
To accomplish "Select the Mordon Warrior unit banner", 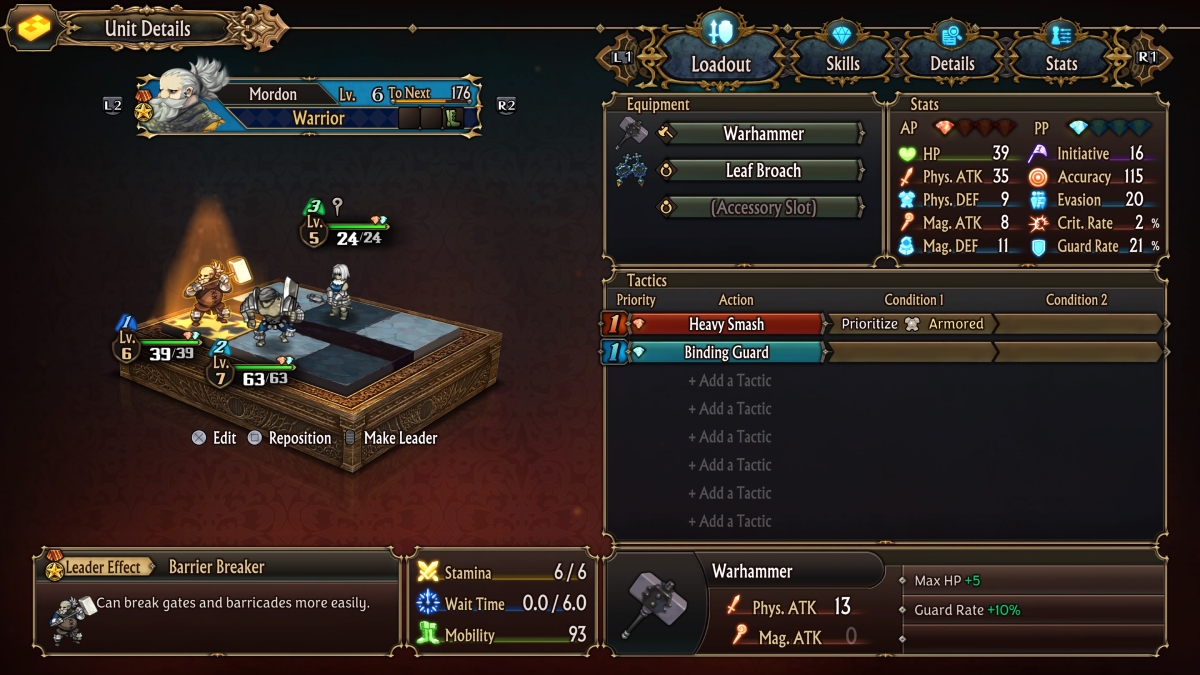I will pos(310,106).
